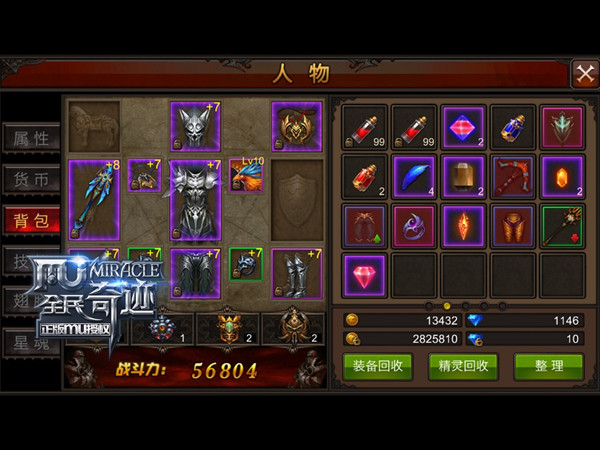Select the green-bordered staff in bag

(562, 225)
